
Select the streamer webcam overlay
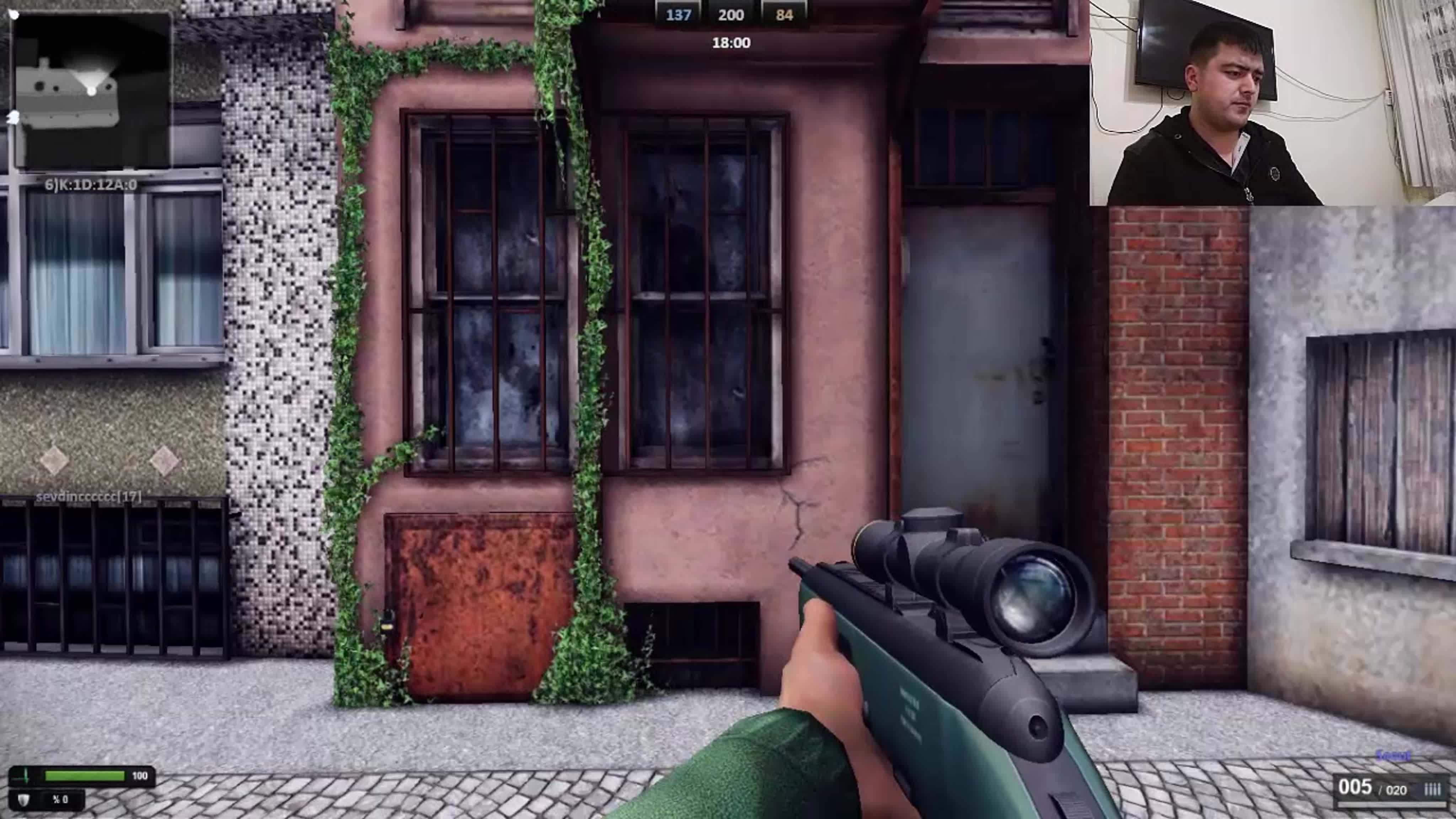coord(1272,103)
